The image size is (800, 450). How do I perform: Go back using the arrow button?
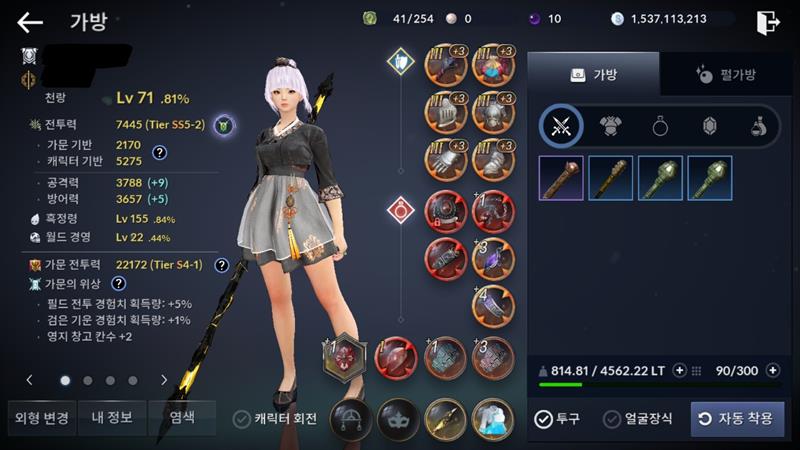[30, 22]
